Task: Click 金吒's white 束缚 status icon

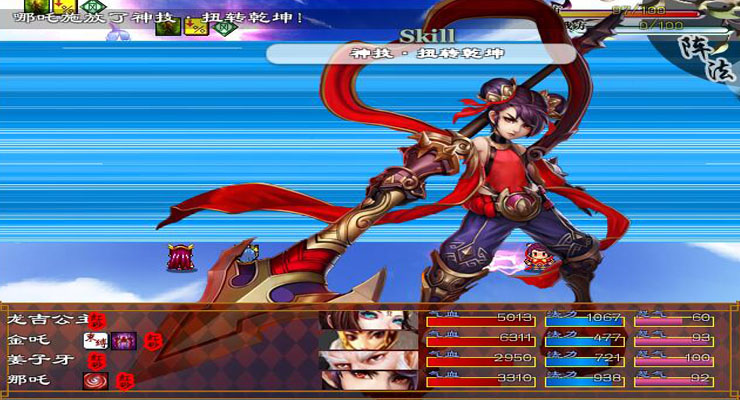Action: pyautogui.click(x=97, y=340)
